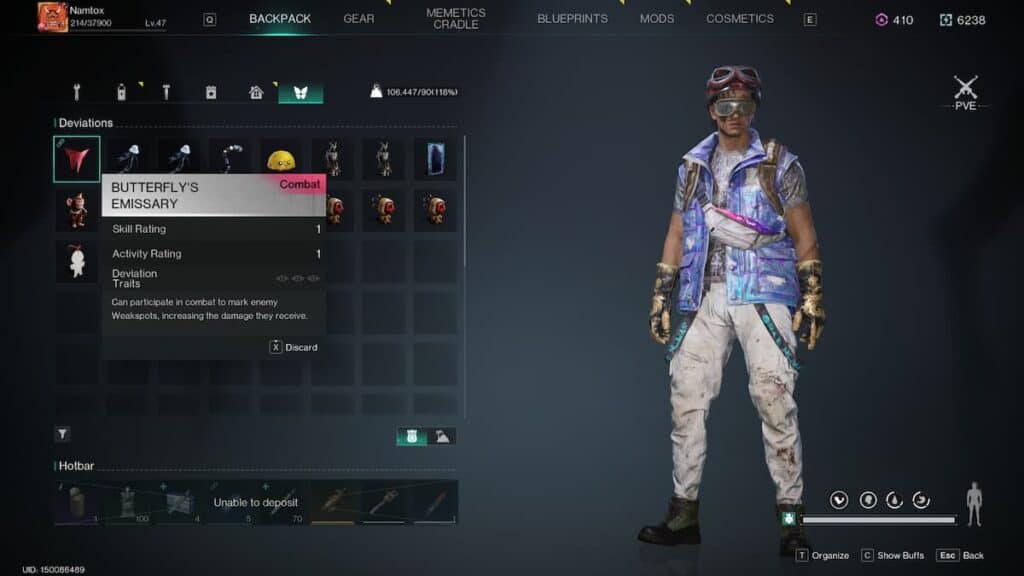This screenshot has width=1024, height=576.
Task: Open the Gear tab
Action: pyautogui.click(x=359, y=19)
